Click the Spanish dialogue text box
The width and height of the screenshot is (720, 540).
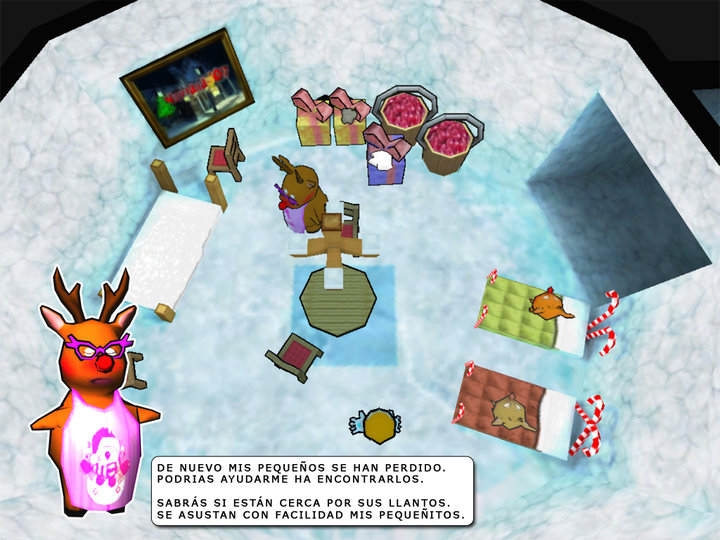click(x=312, y=490)
